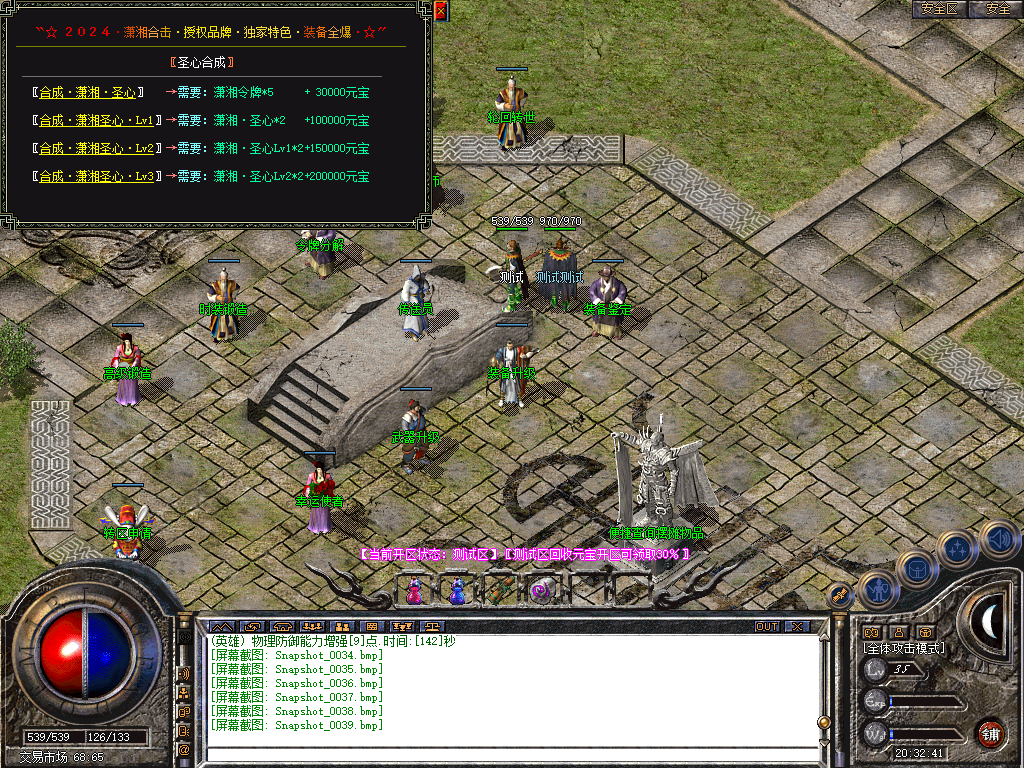Click the chat scrollbar handle knob
1024x768 pixels.
pos(824,721)
